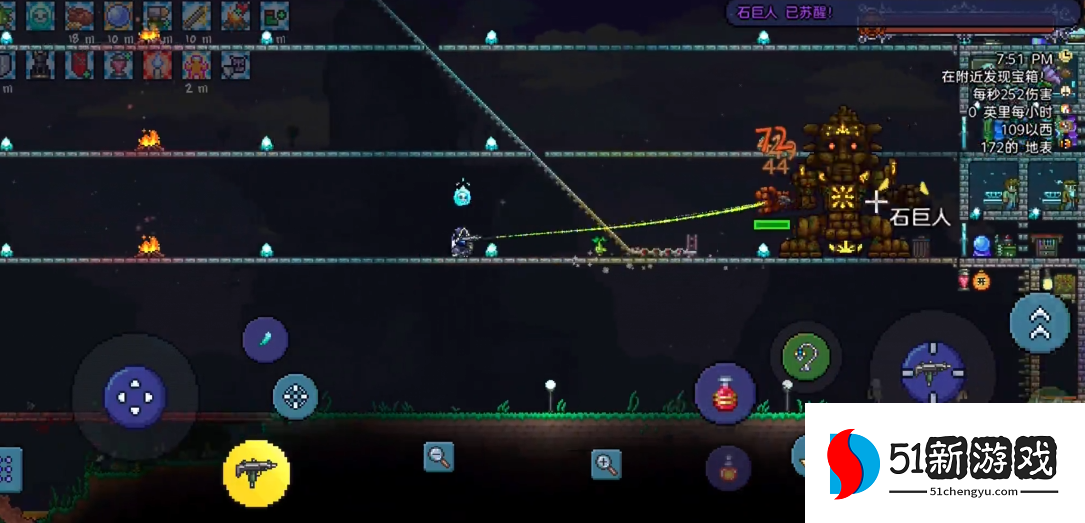Tap the yellow submachine gun weapon button
The width and height of the screenshot is (1085, 523).
[x=257, y=472]
